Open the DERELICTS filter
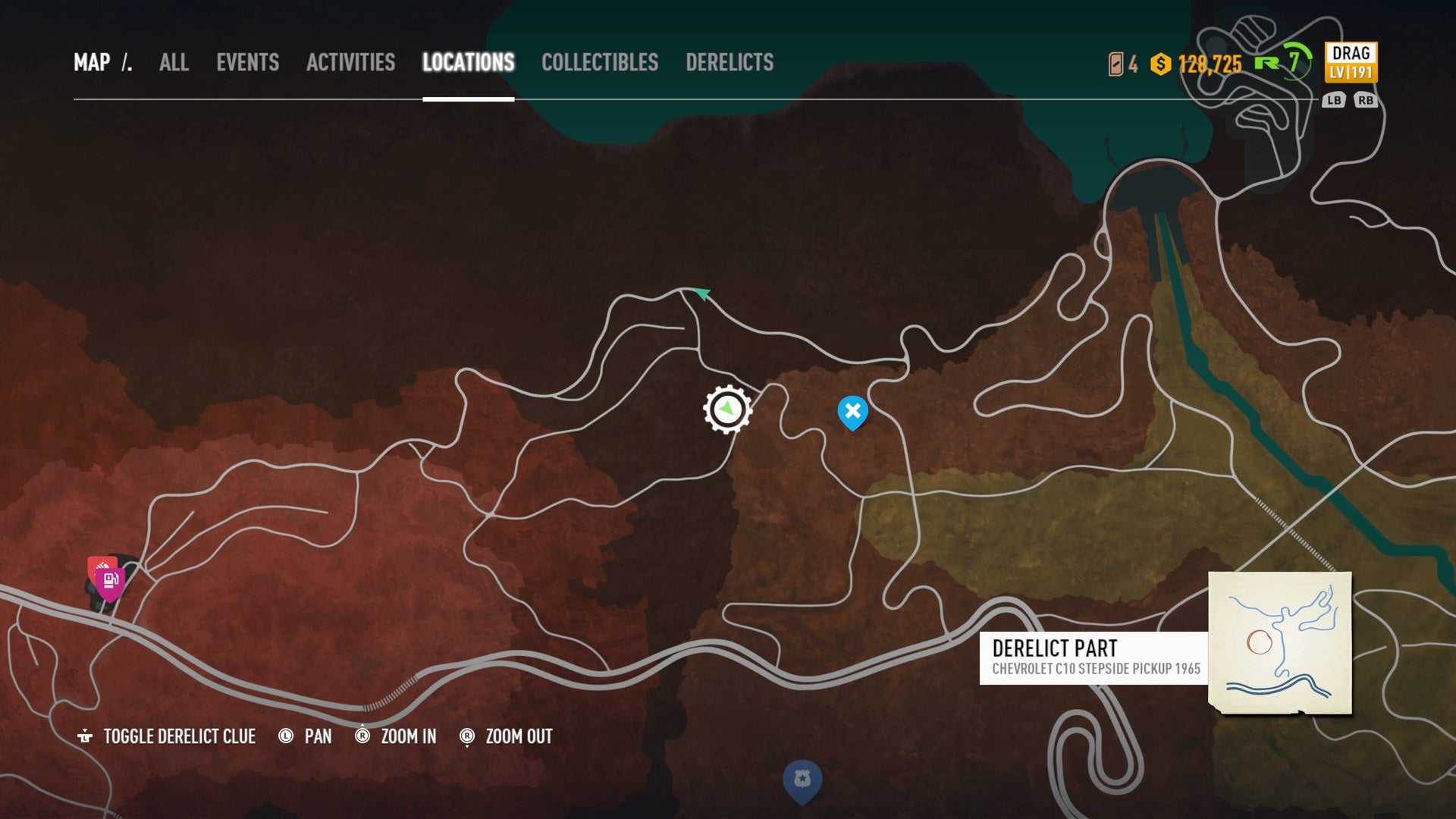The height and width of the screenshot is (819, 1456). click(730, 63)
